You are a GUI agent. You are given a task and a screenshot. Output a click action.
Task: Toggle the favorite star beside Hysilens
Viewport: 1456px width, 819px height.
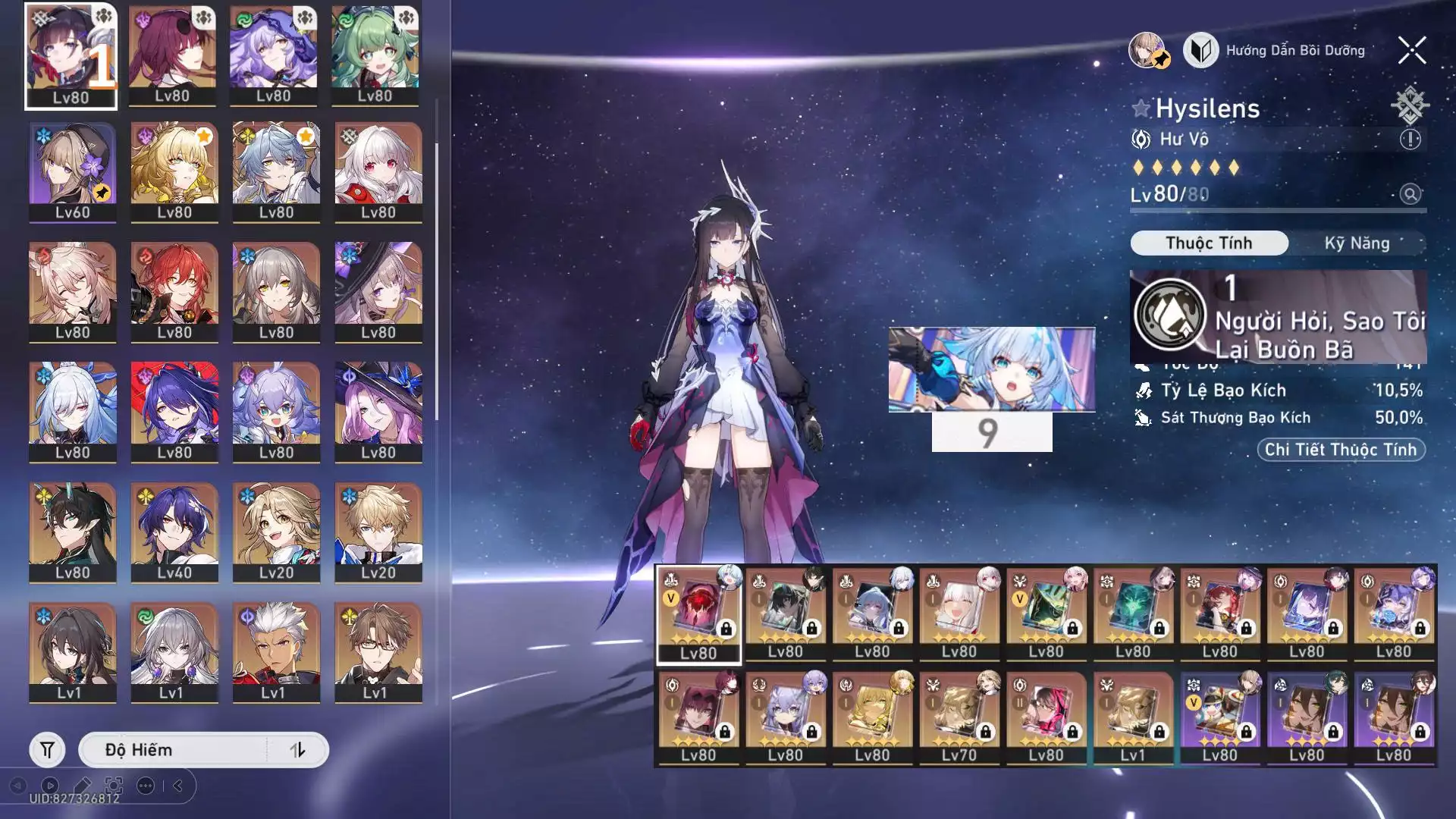[1141, 108]
